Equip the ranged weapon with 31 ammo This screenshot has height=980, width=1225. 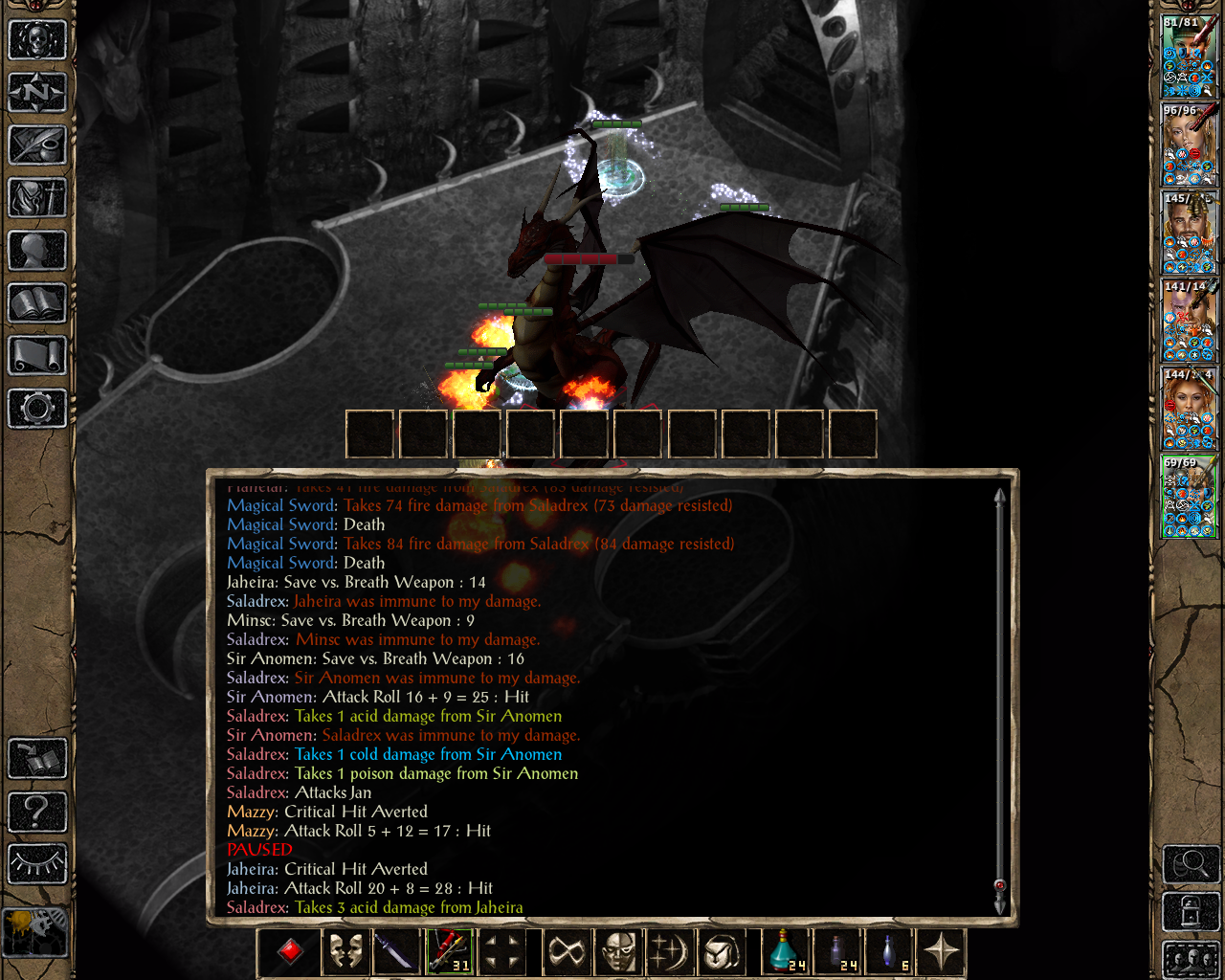(448, 951)
